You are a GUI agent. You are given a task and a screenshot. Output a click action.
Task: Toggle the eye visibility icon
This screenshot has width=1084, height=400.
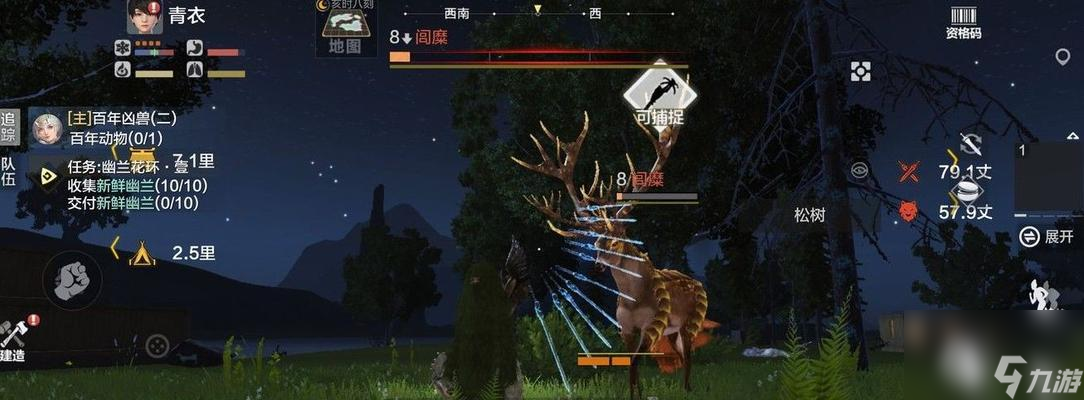click(x=859, y=170)
